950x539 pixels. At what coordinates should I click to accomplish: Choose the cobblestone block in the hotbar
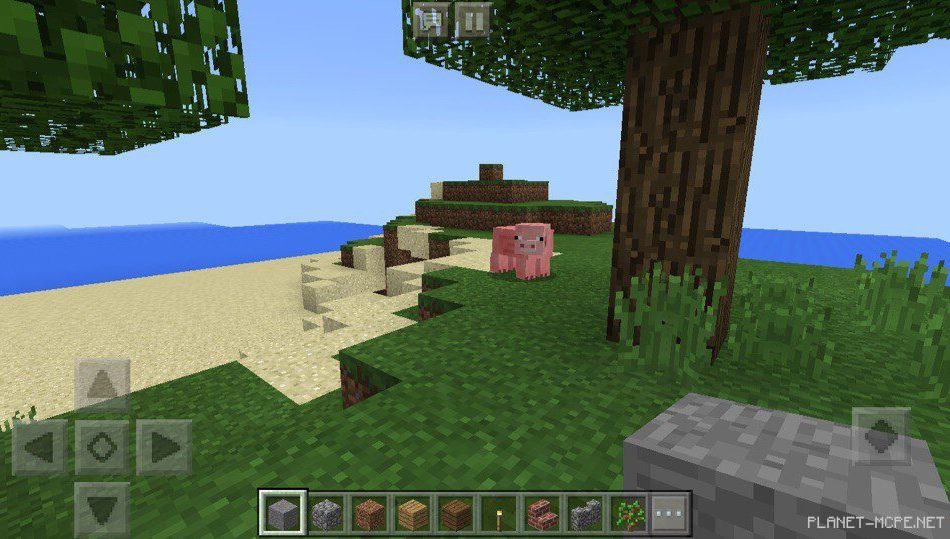327,514
